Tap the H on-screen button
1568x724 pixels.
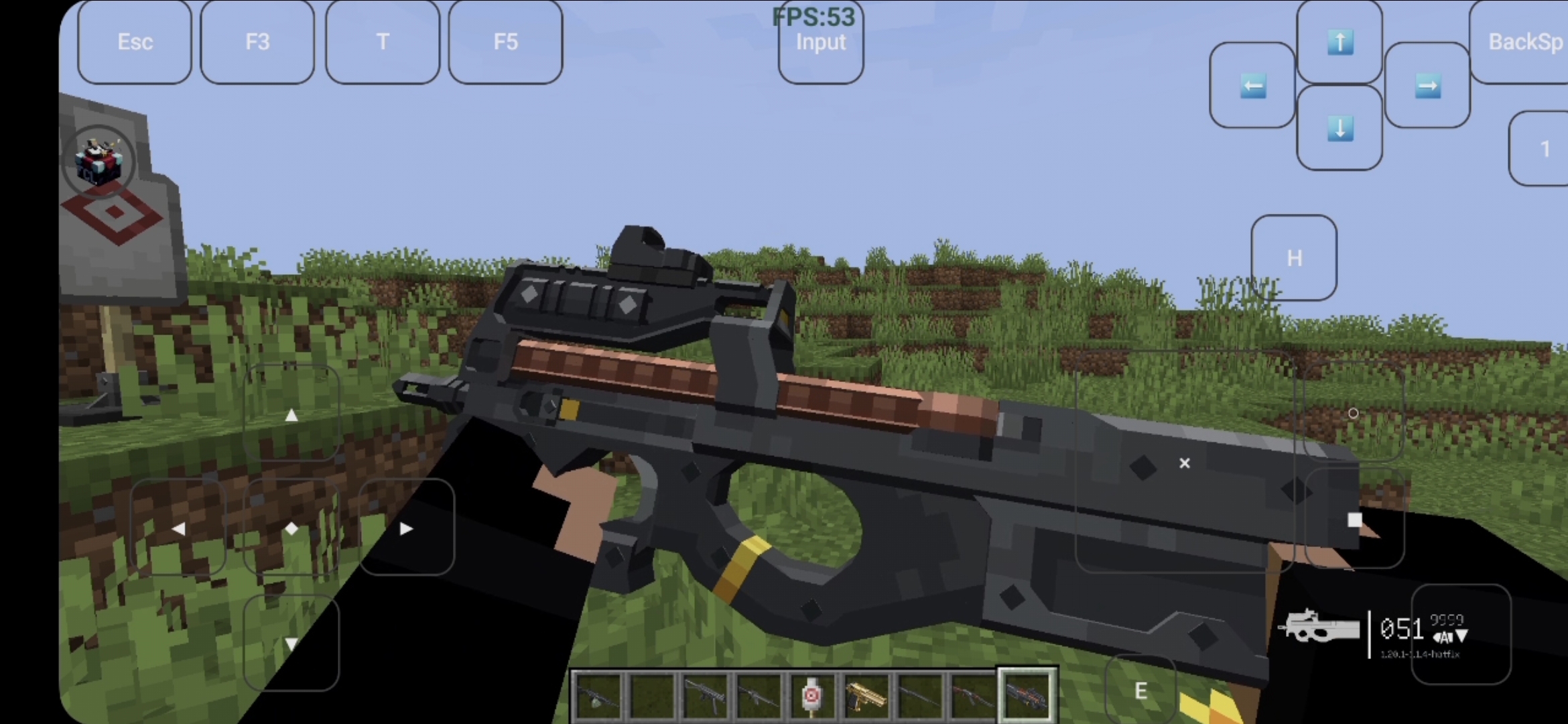1294,258
